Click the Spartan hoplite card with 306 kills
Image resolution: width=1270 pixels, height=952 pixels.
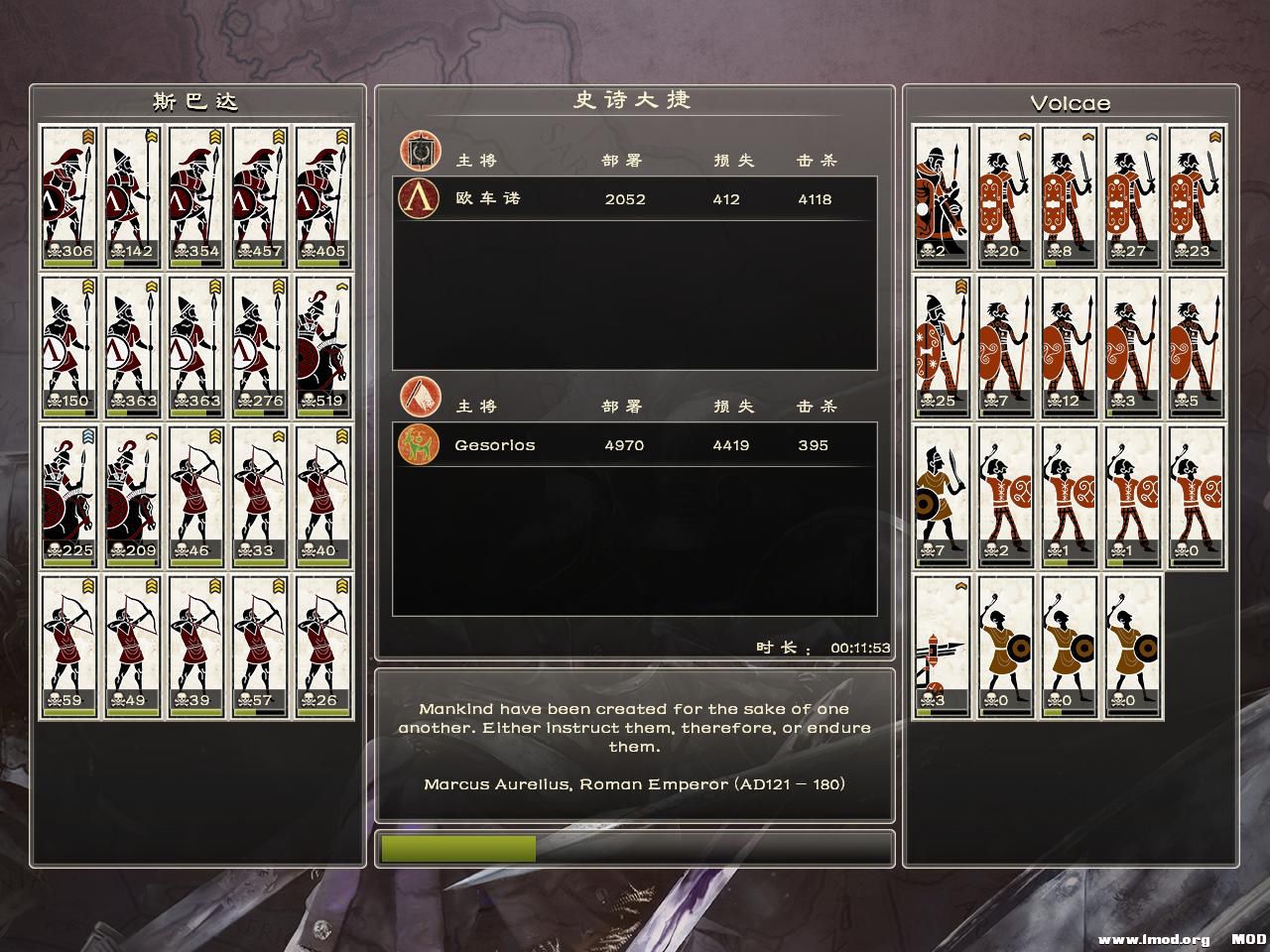click(x=69, y=196)
